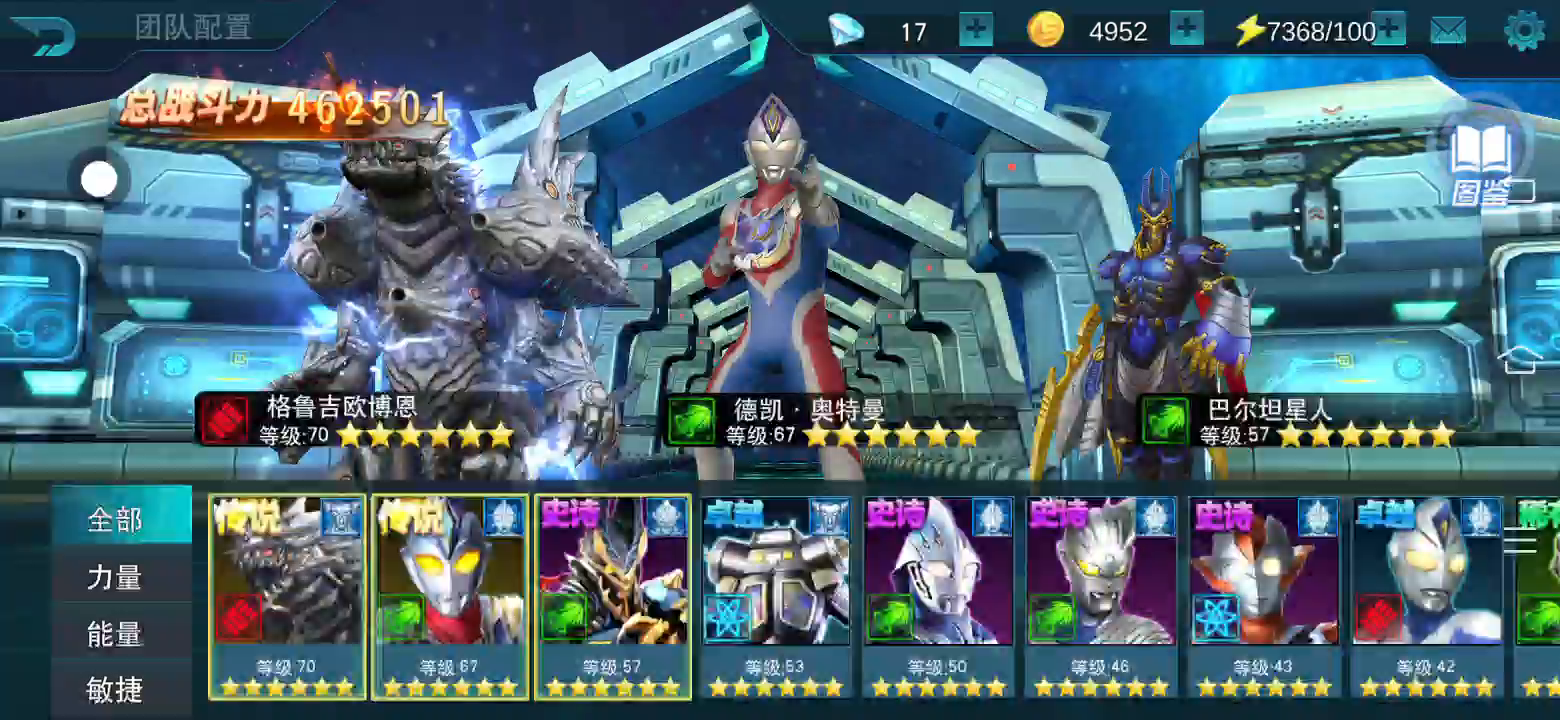Viewport: 1560px width, 720px height.
Task: Open the gear settings icon
Action: point(1524,31)
